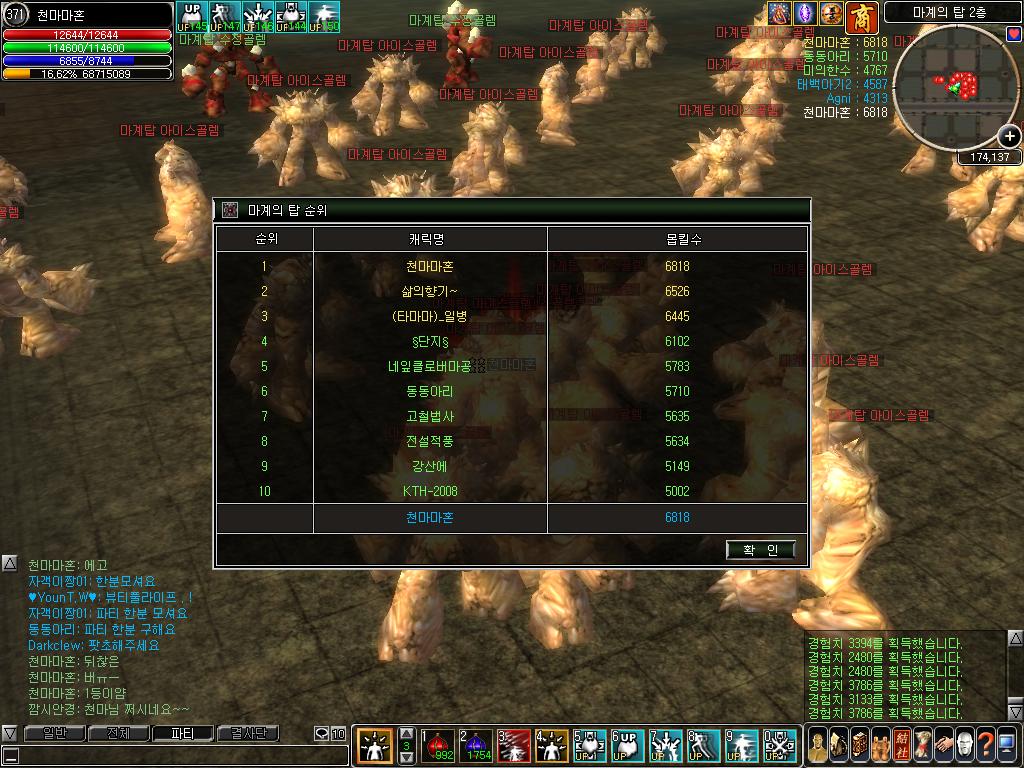The height and width of the screenshot is (768, 1024).
Task: Confirm the tower ranking with 확인 button
Action: click(761, 550)
